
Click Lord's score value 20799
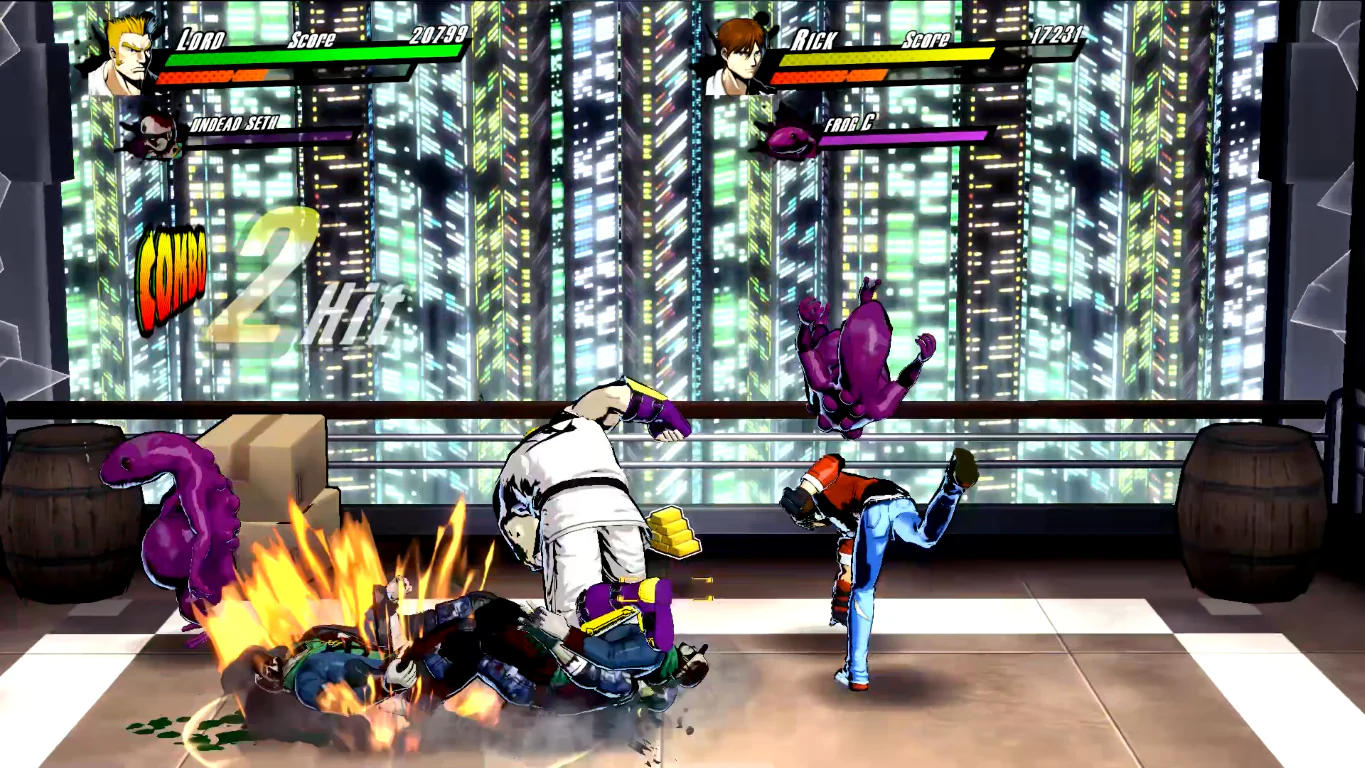coord(439,32)
